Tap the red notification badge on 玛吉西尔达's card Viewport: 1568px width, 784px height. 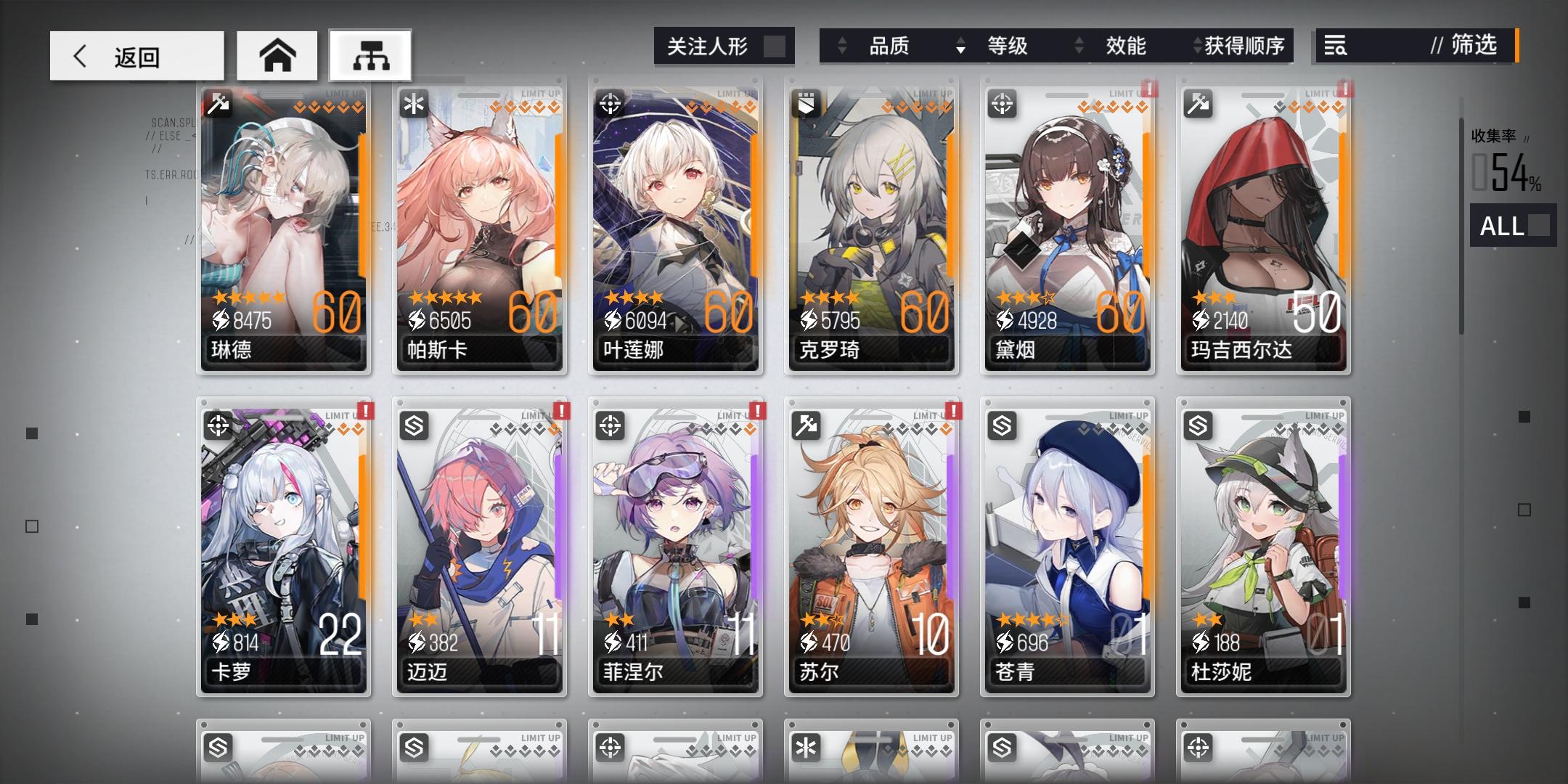[1347, 90]
